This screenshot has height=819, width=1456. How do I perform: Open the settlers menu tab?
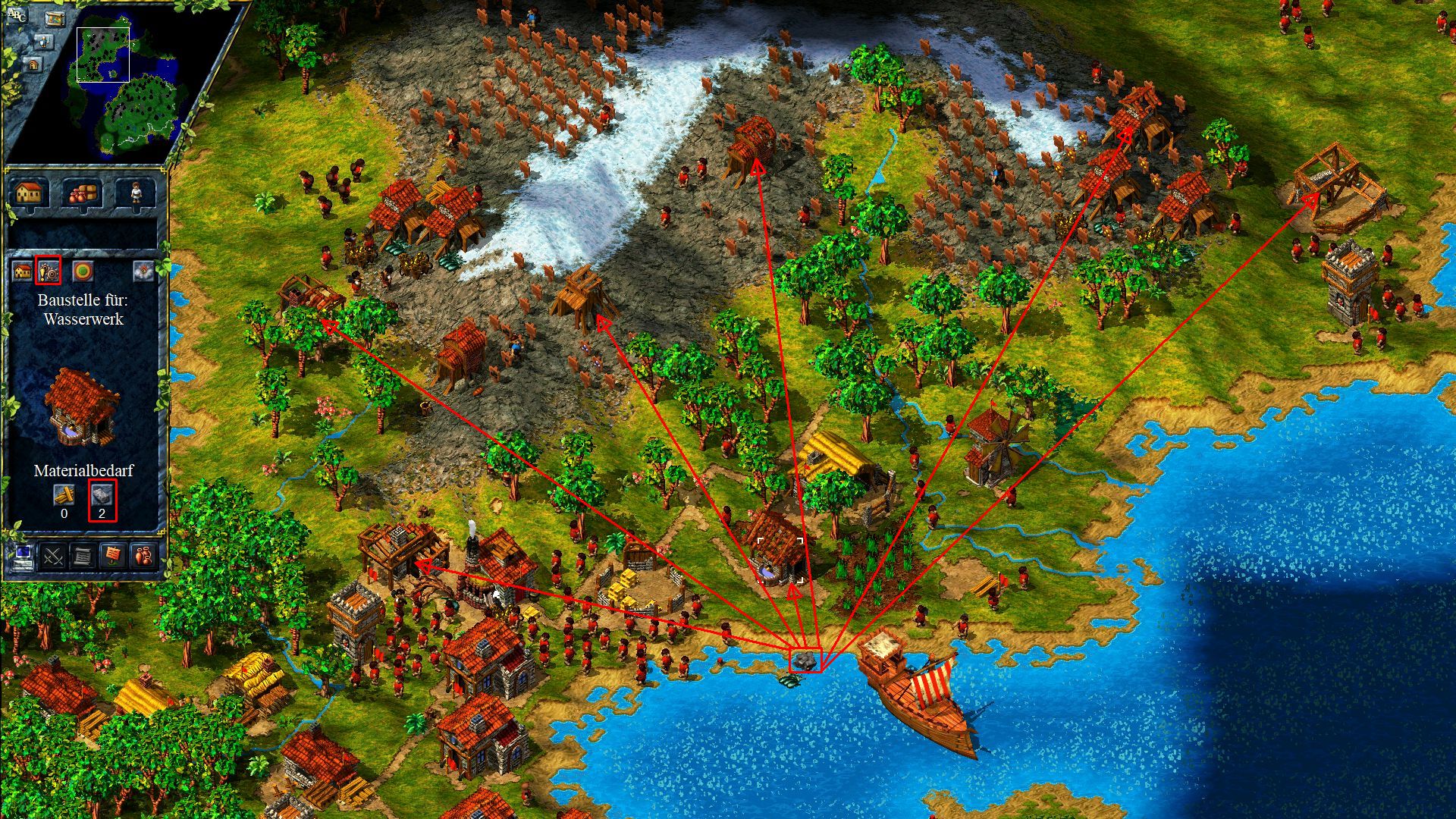pyautogui.click(x=136, y=193)
